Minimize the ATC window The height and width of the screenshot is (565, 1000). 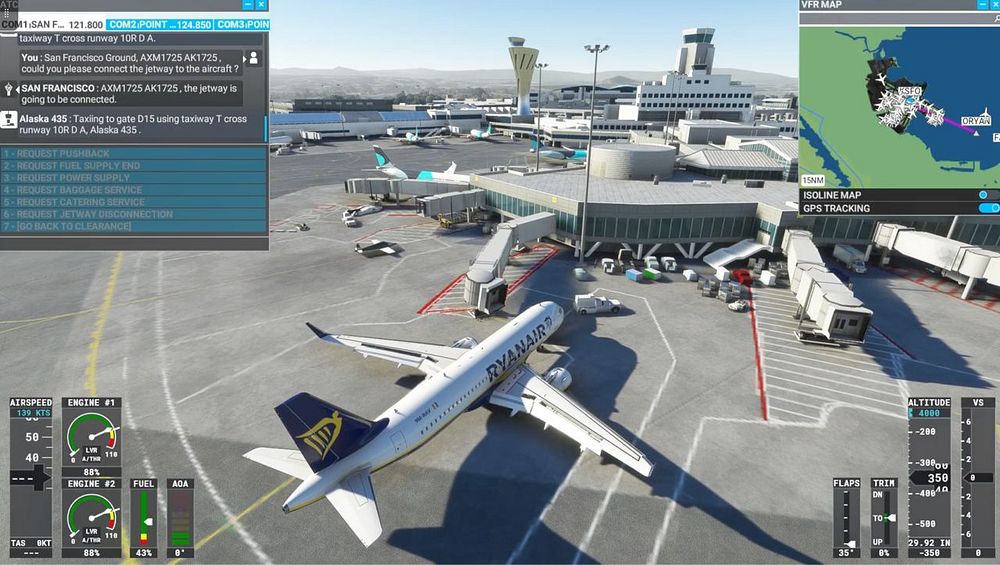pyautogui.click(x=247, y=5)
